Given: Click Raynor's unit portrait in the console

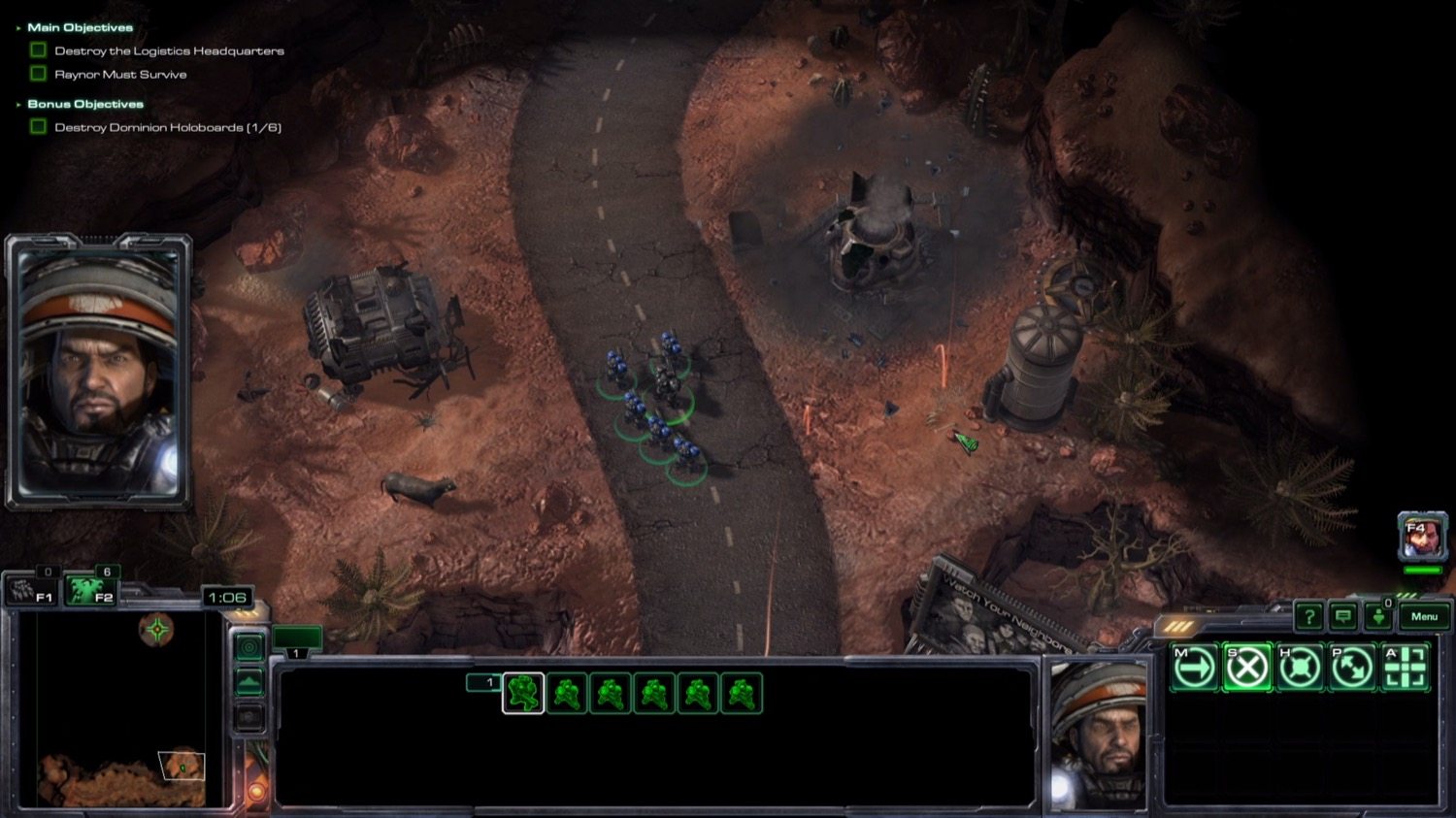Looking at the screenshot, I should tap(1097, 733).
